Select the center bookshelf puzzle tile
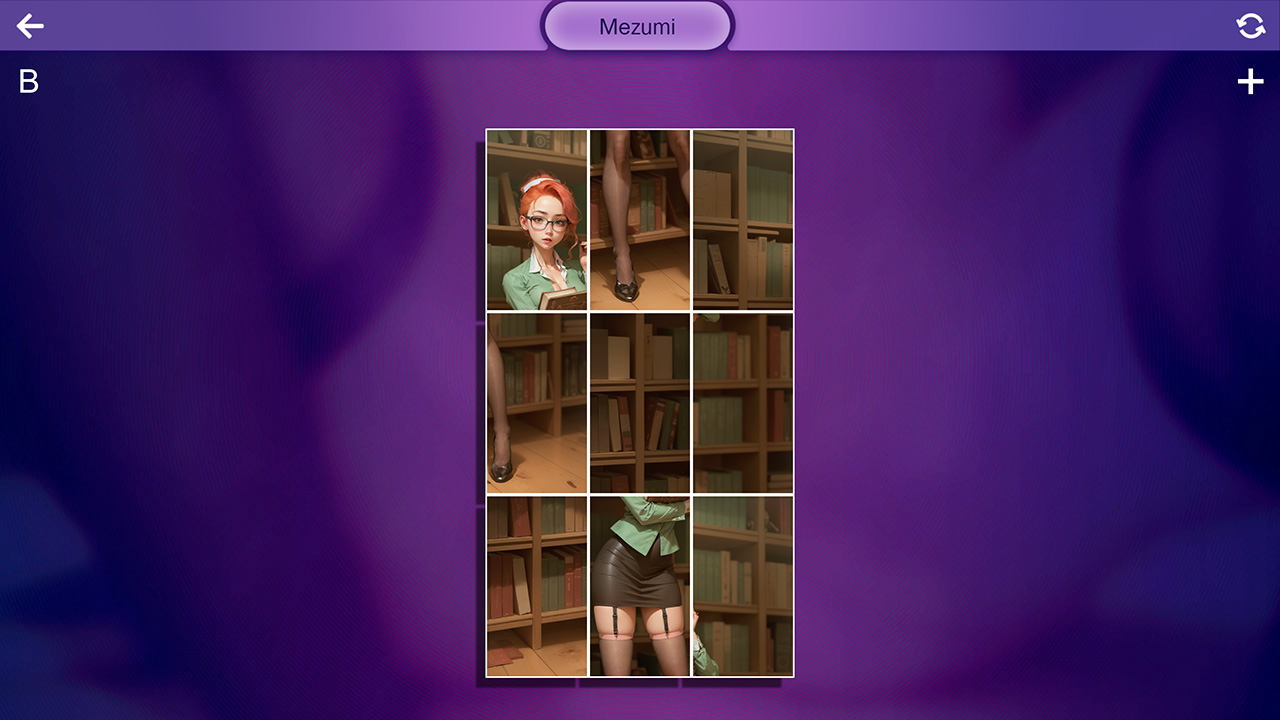 pyautogui.click(x=640, y=402)
